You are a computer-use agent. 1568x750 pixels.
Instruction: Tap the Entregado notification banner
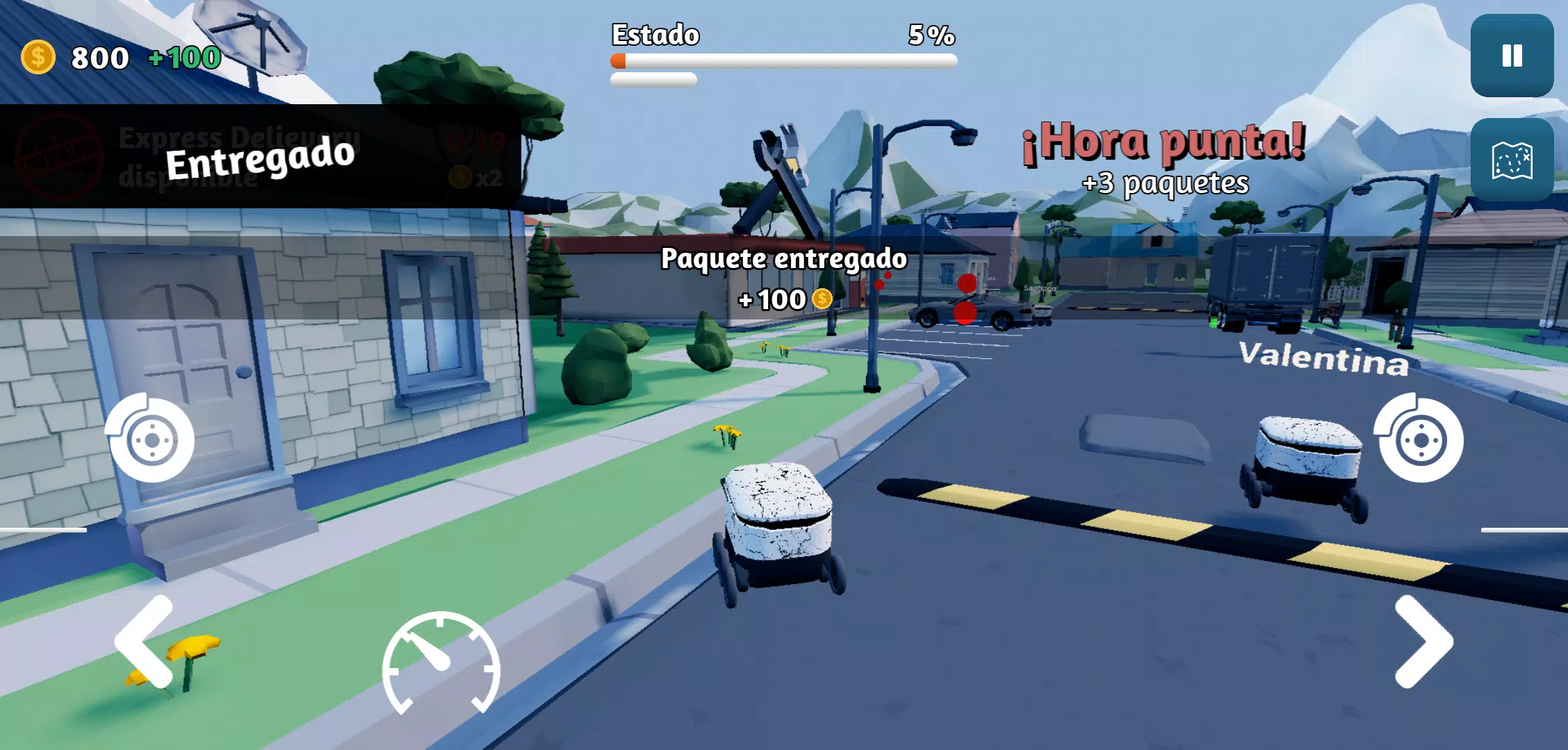[260, 158]
